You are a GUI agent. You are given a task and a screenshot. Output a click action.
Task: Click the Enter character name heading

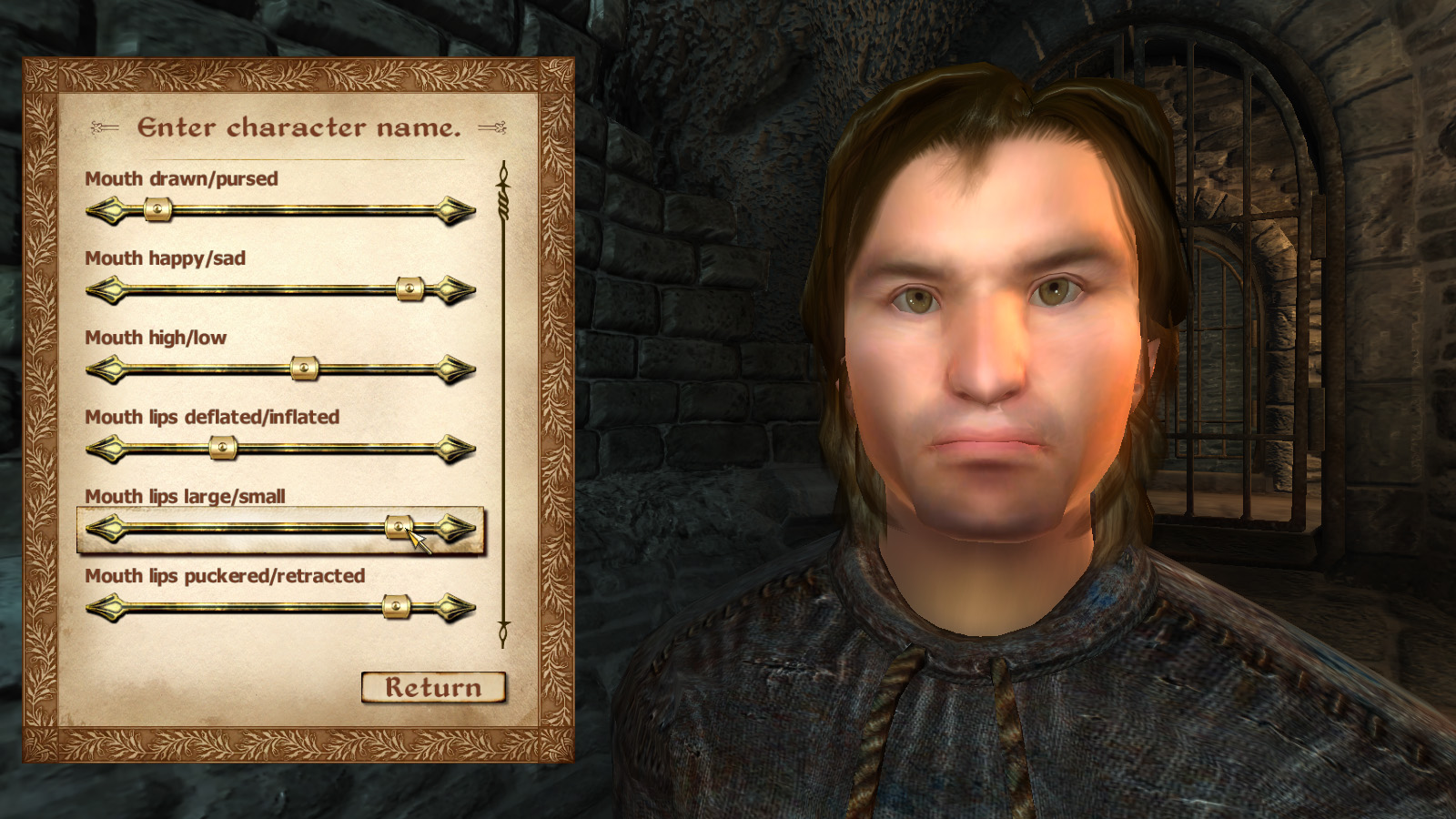pos(300,127)
